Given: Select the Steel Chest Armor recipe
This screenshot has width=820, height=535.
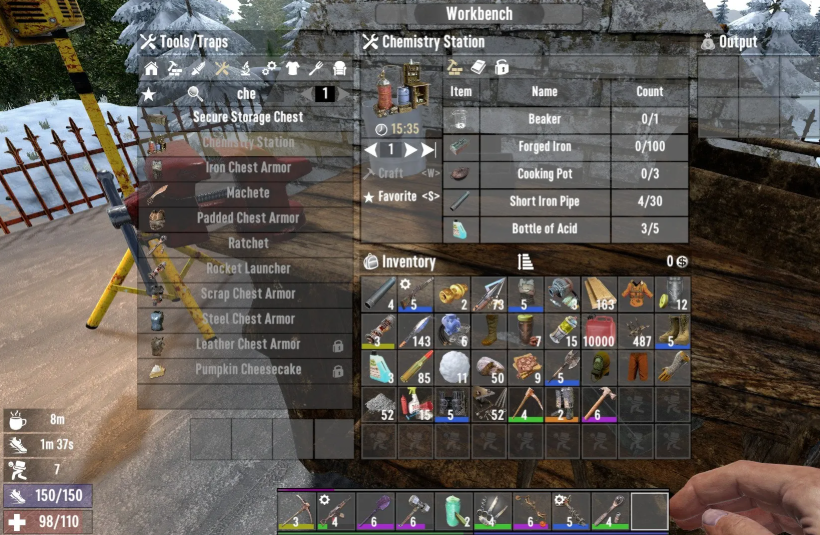Looking at the screenshot, I should click(x=248, y=319).
